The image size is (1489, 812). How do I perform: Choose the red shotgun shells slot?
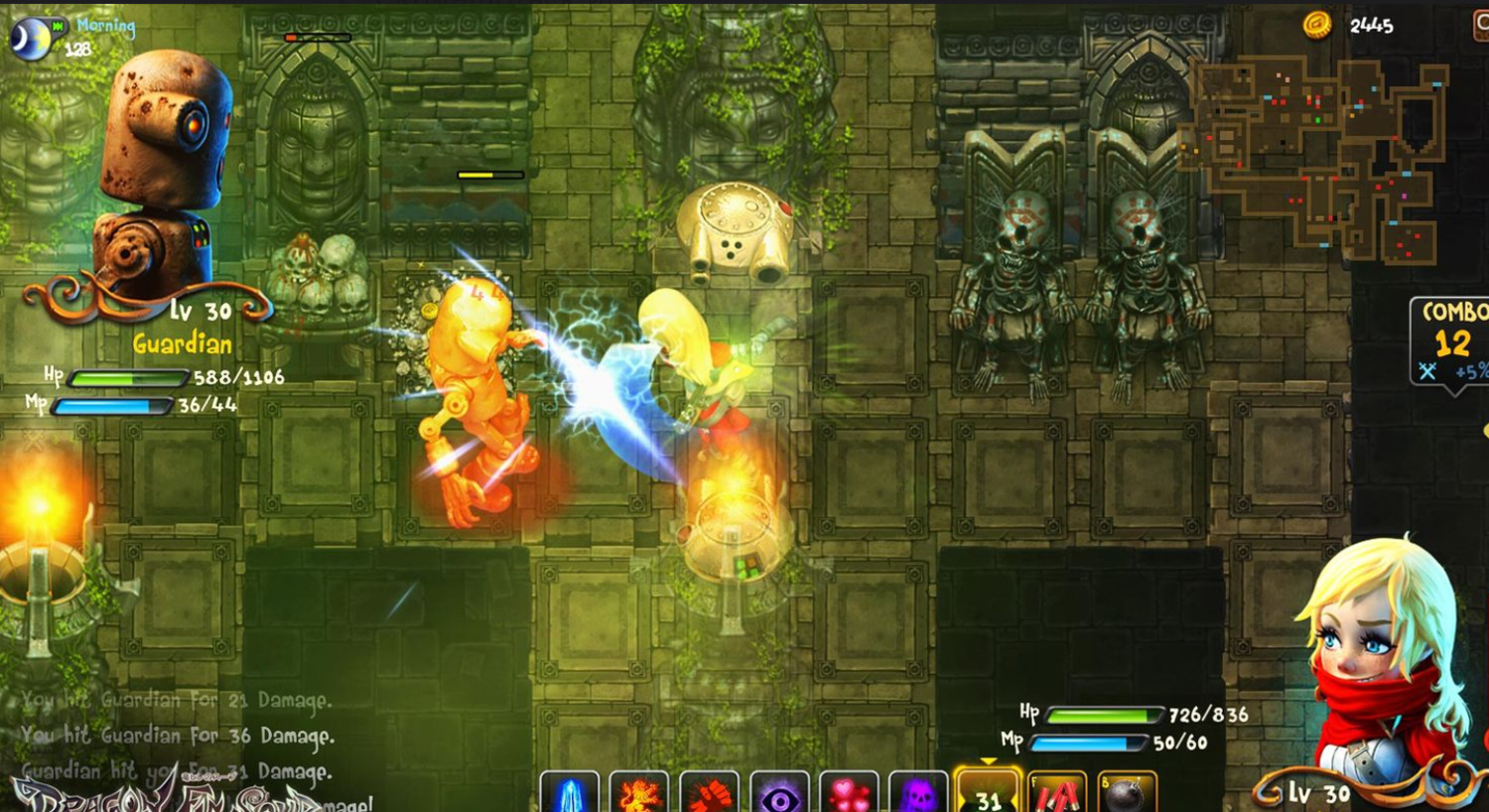tap(1057, 792)
